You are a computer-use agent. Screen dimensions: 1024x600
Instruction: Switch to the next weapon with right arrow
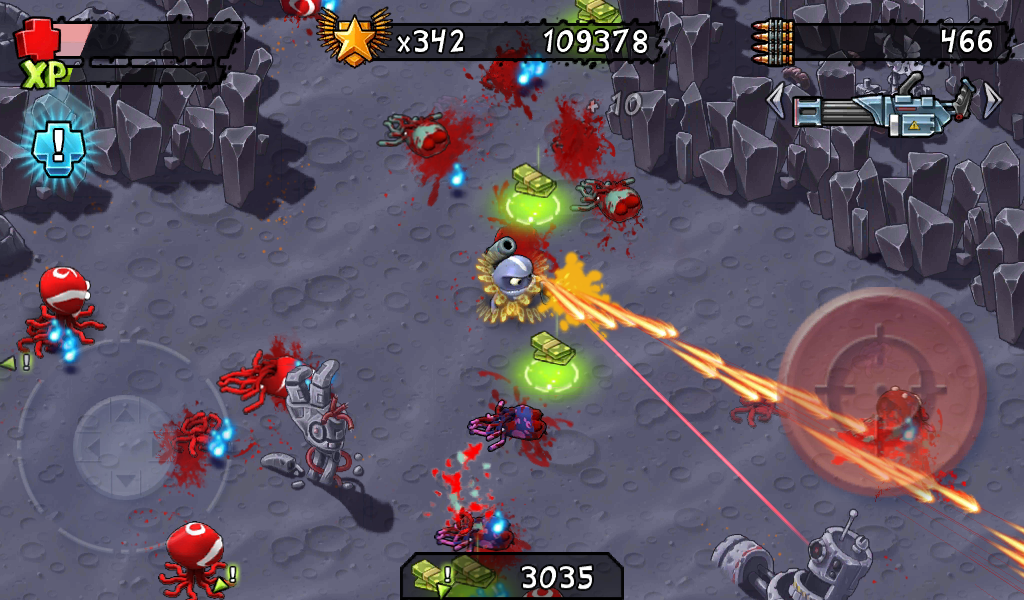click(991, 99)
